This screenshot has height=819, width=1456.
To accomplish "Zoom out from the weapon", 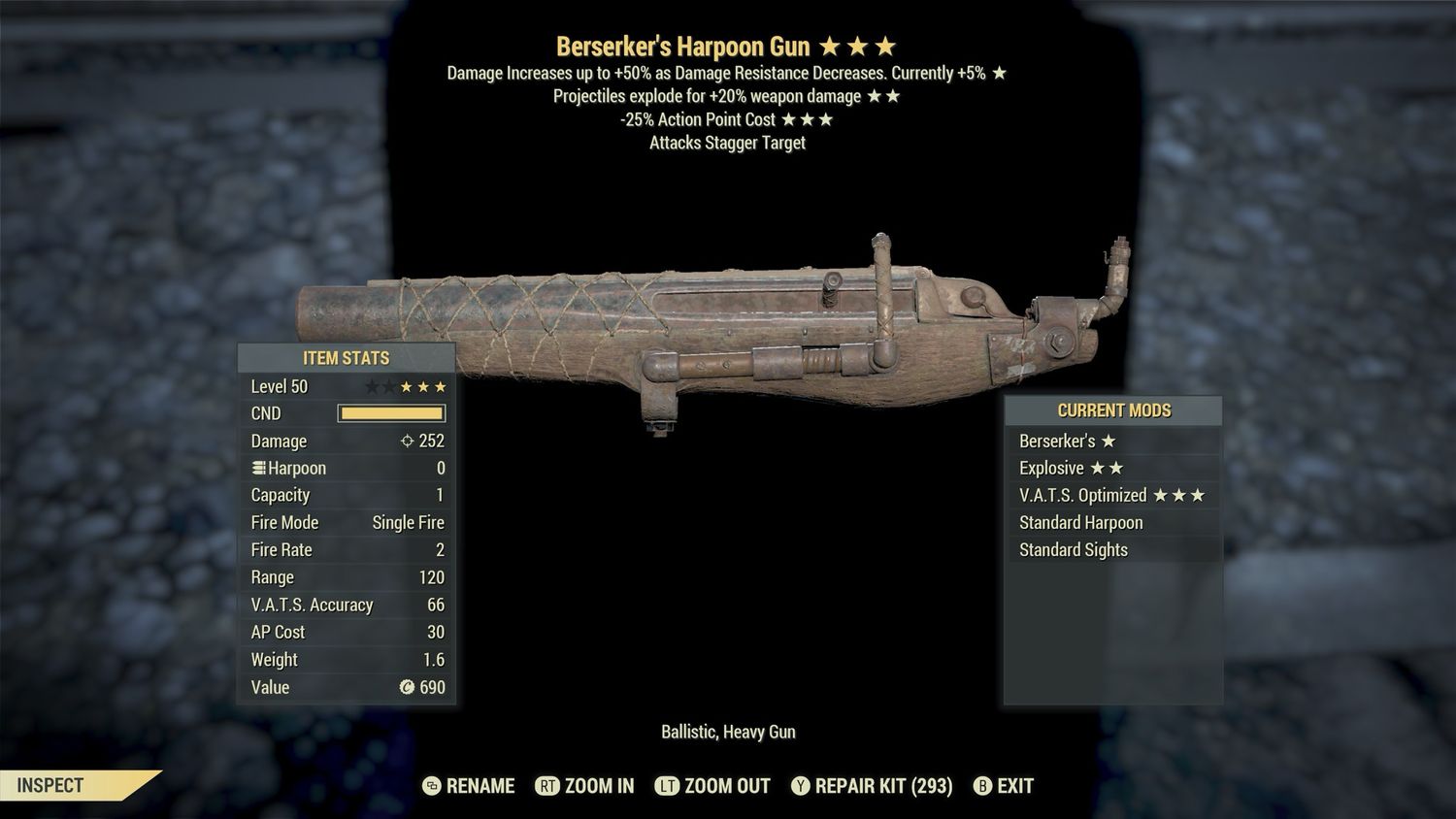I will (713, 786).
